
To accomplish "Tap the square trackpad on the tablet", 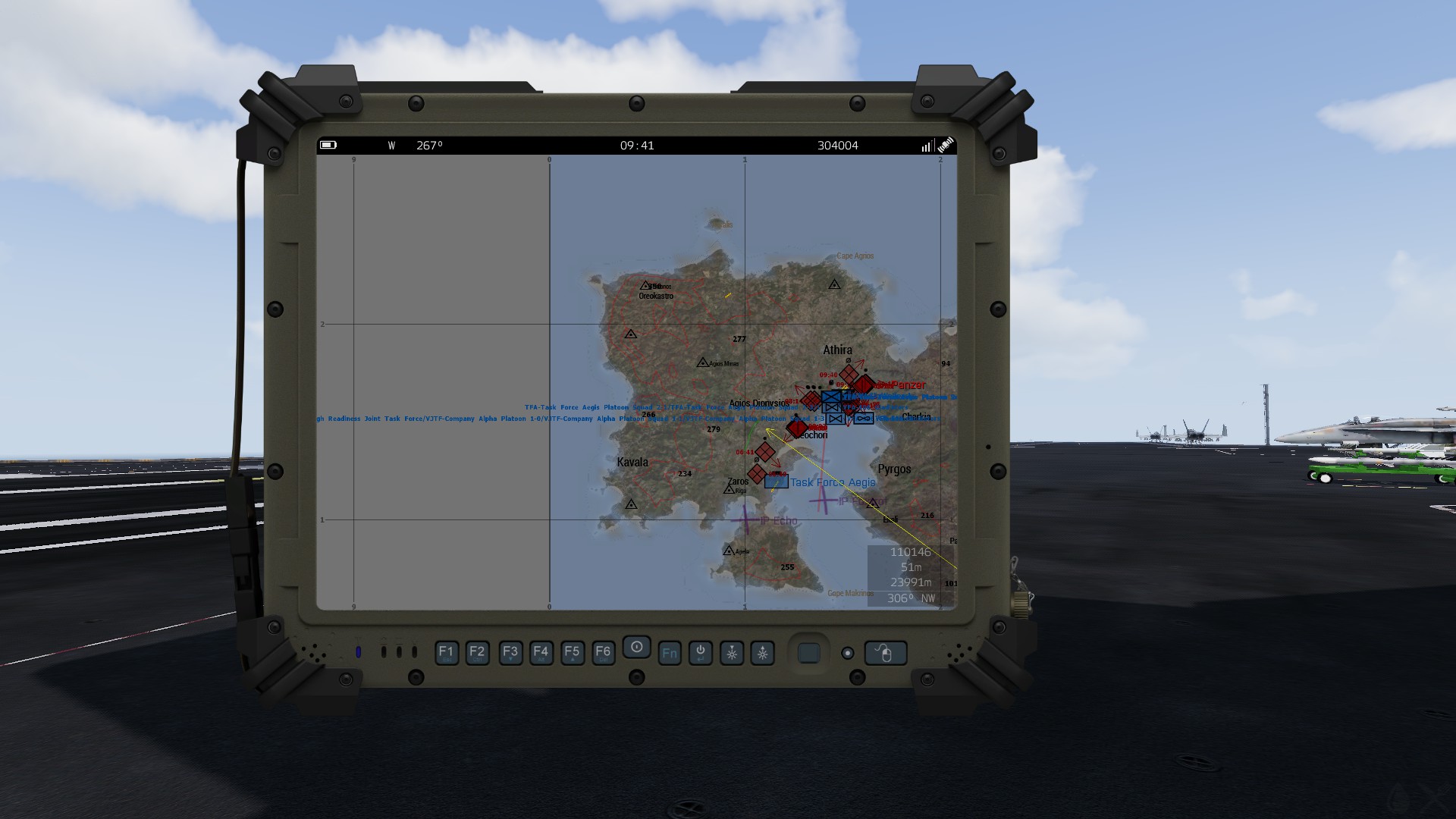I will pyautogui.click(x=808, y=653).
